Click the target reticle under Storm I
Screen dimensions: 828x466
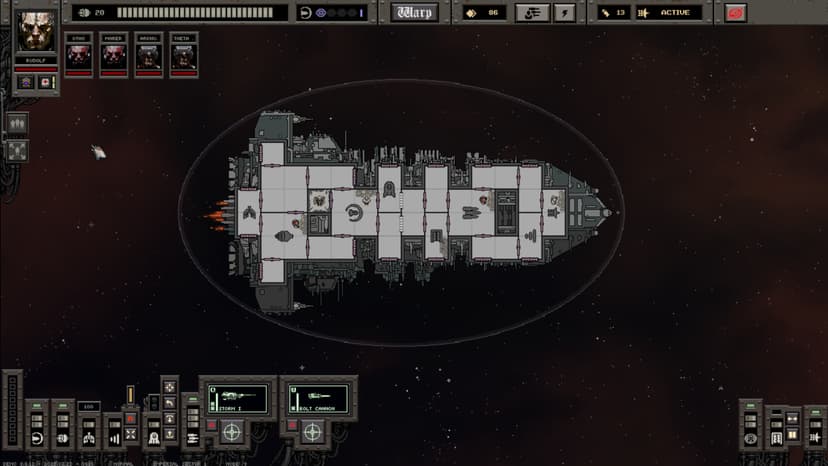(x=232, y=433)
